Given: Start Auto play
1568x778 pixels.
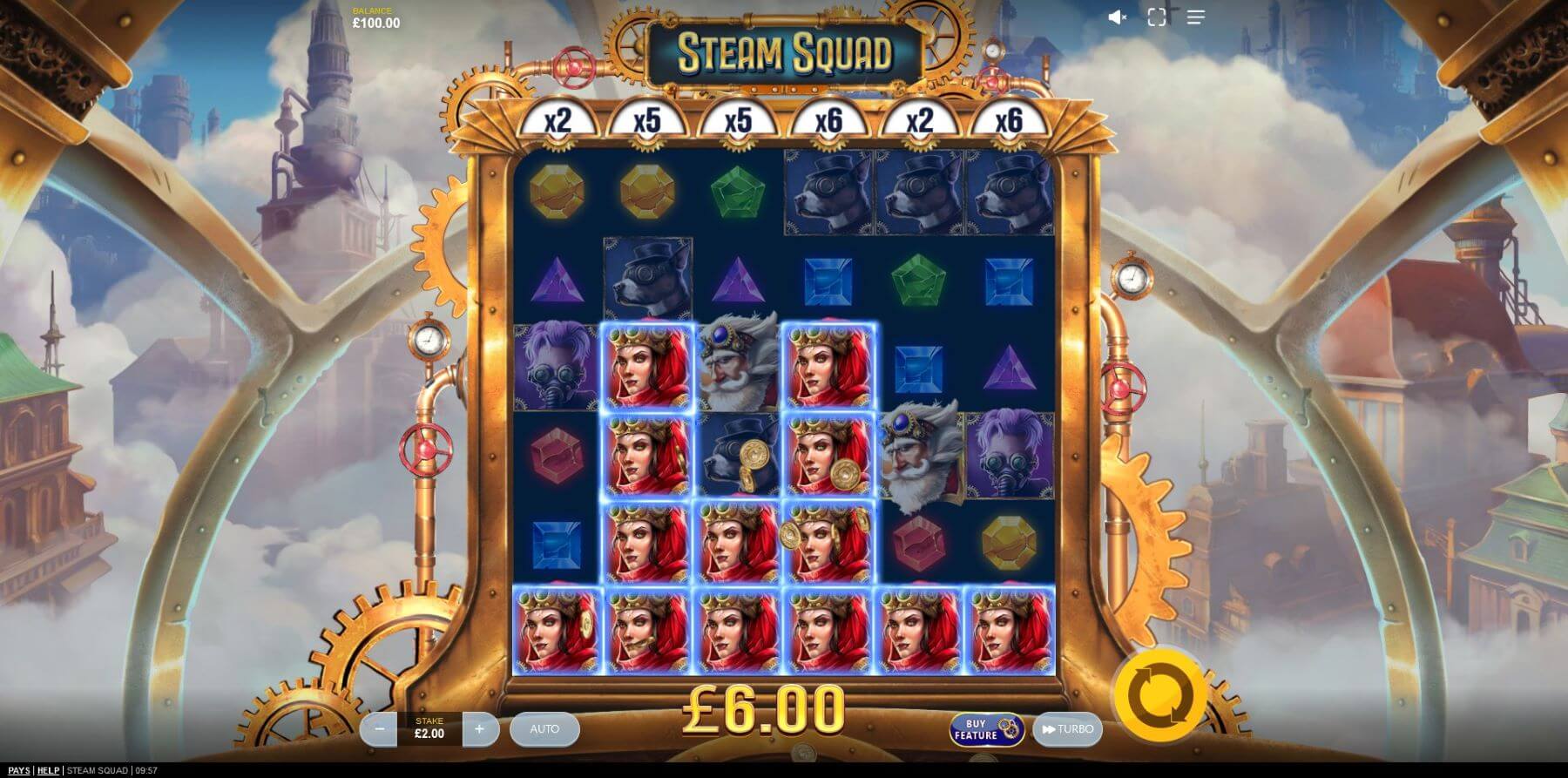Looking at the screenshot, I should tap(544, 729).
